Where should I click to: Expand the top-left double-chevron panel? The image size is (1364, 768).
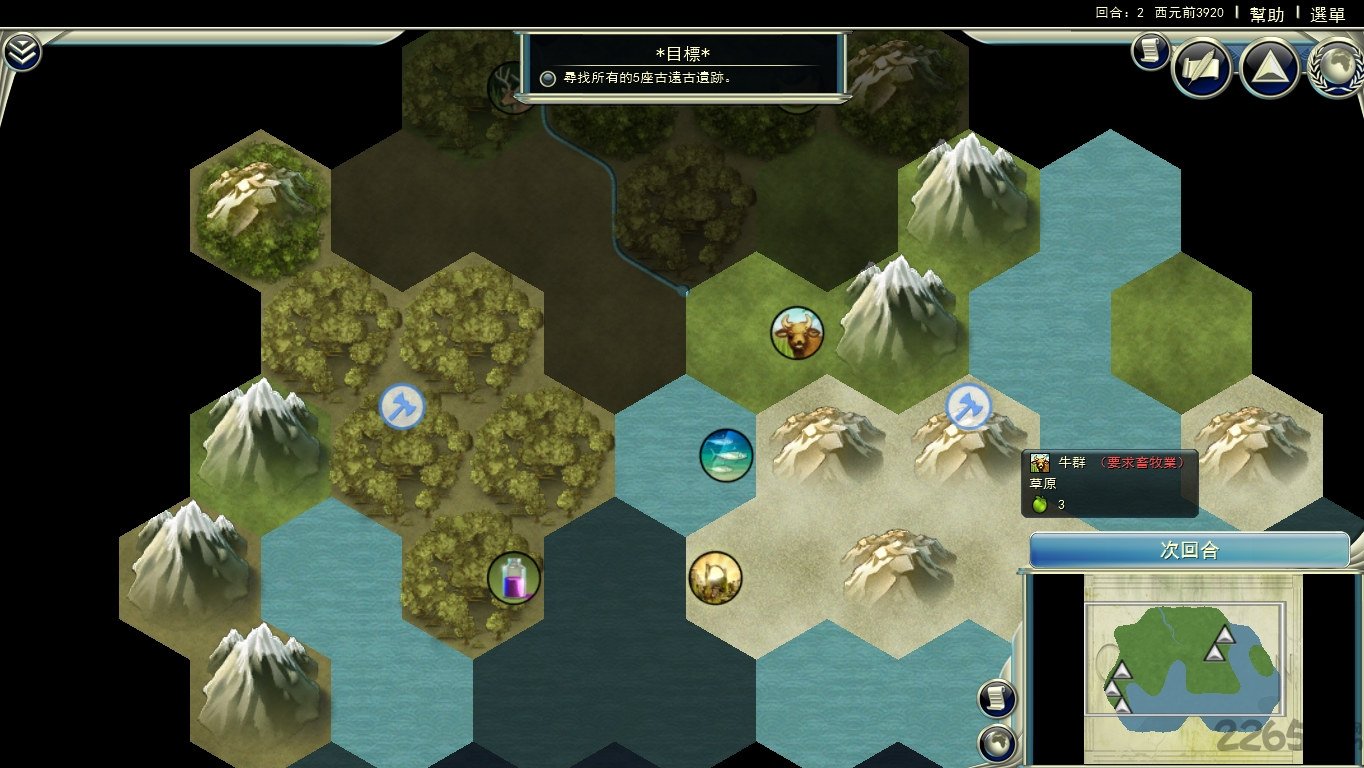pyautogui.click(x=22, y=52)
